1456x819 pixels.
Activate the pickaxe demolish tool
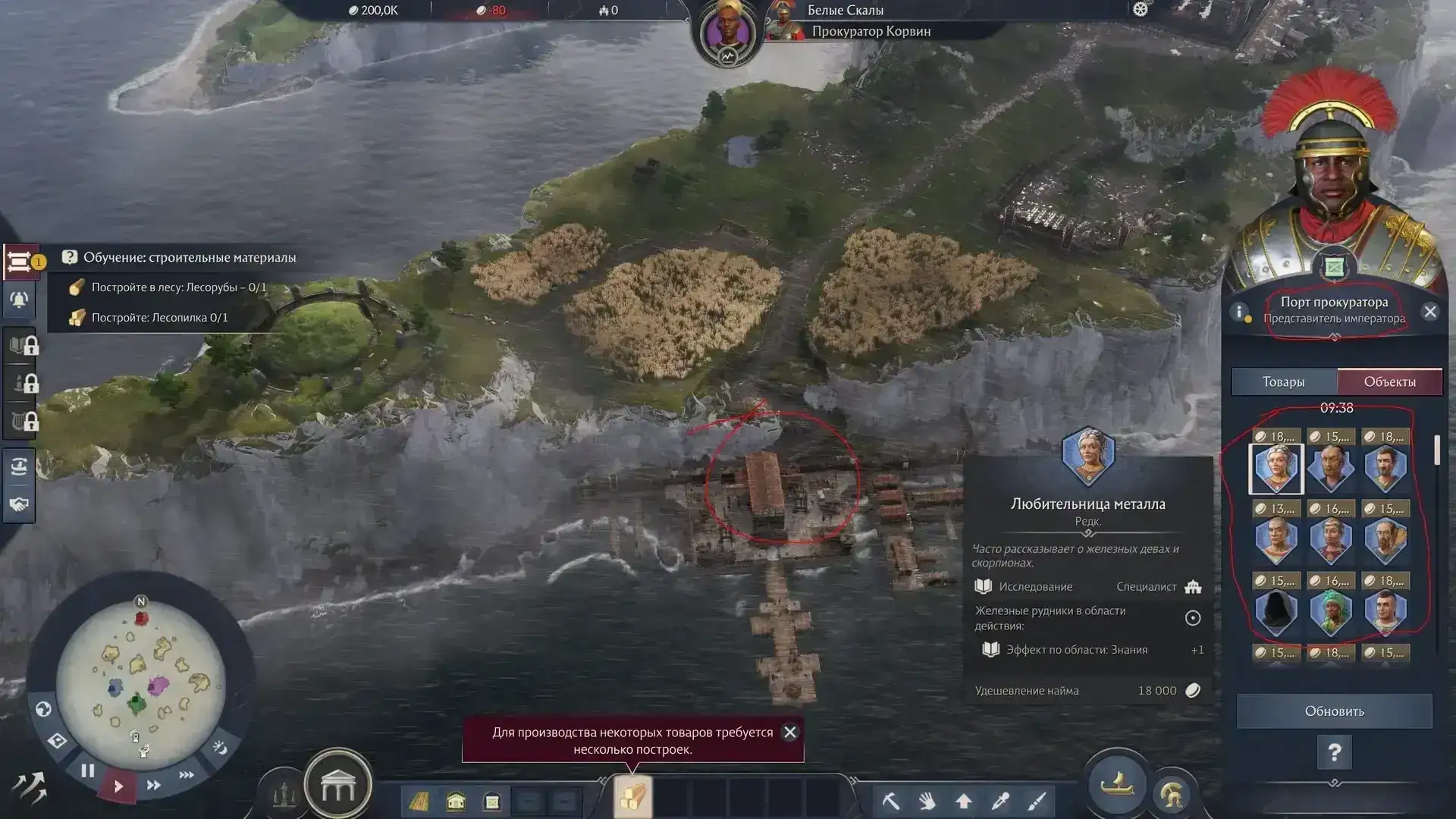pyautogui.click(x=891, y=801)
